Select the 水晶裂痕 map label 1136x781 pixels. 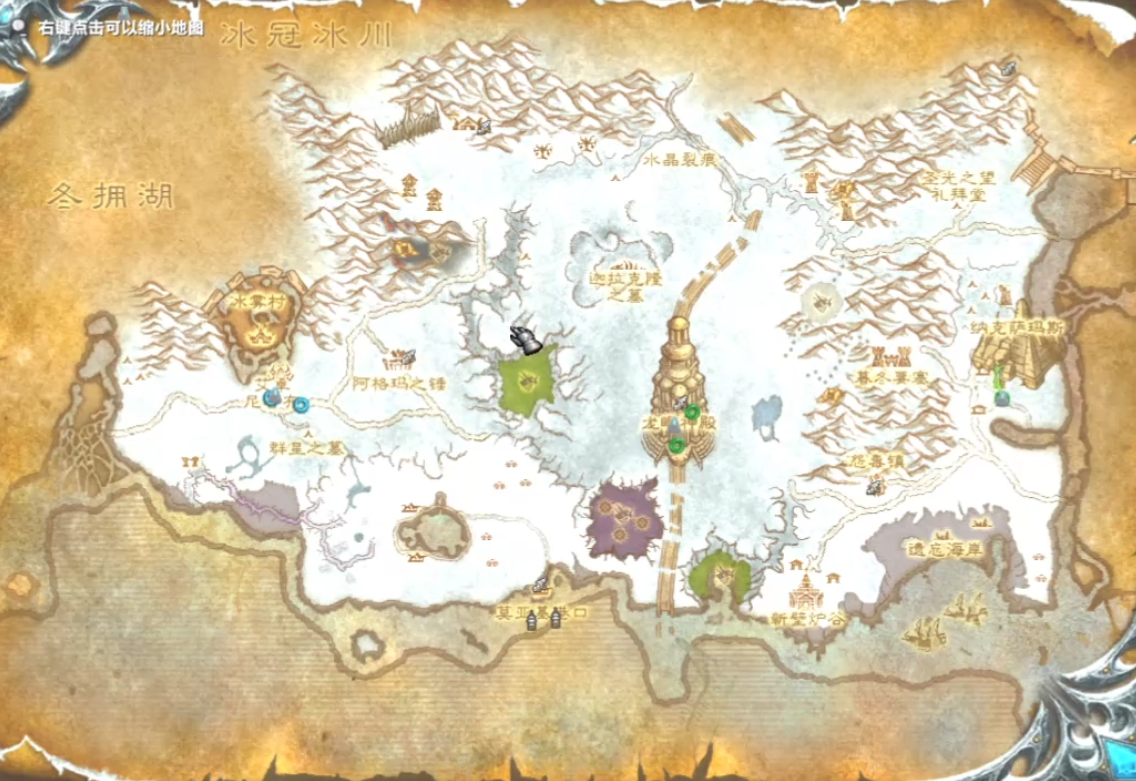click(680, 160)
